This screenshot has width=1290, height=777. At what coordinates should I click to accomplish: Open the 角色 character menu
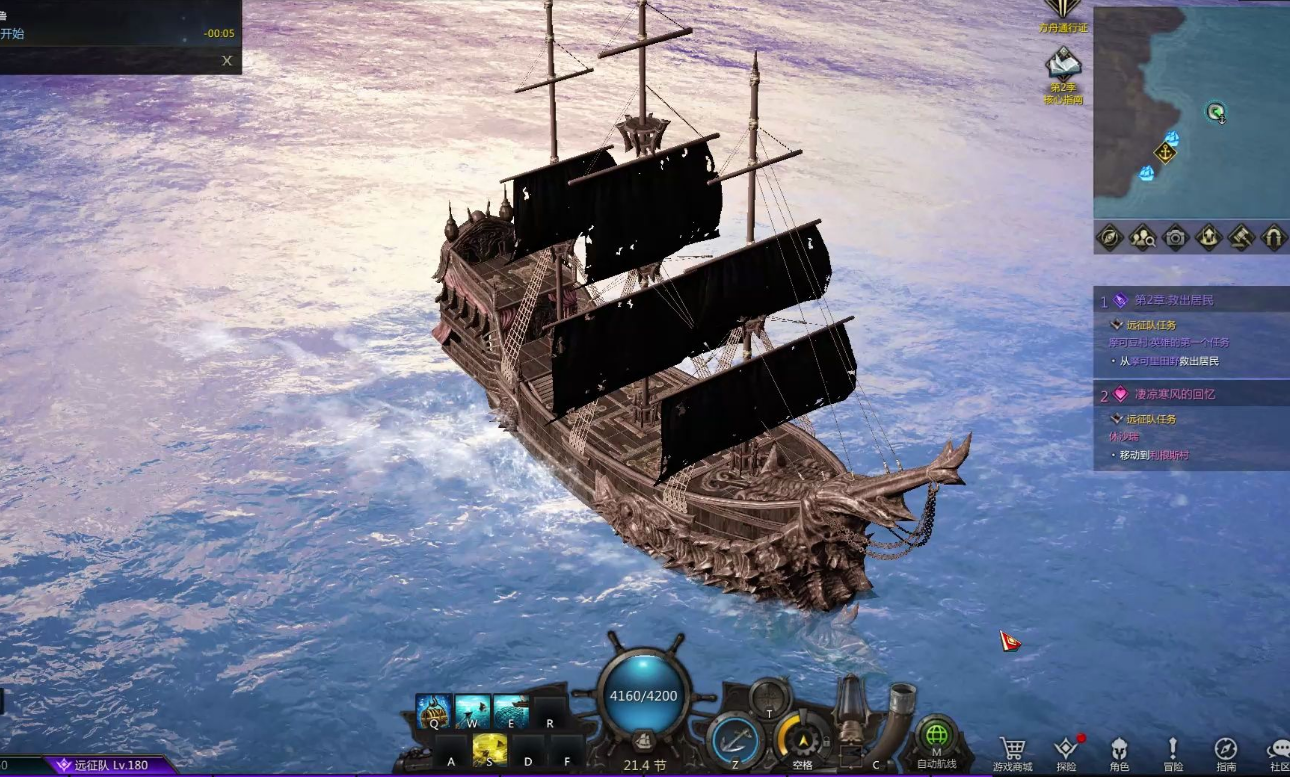click(x=1119, y=752)
